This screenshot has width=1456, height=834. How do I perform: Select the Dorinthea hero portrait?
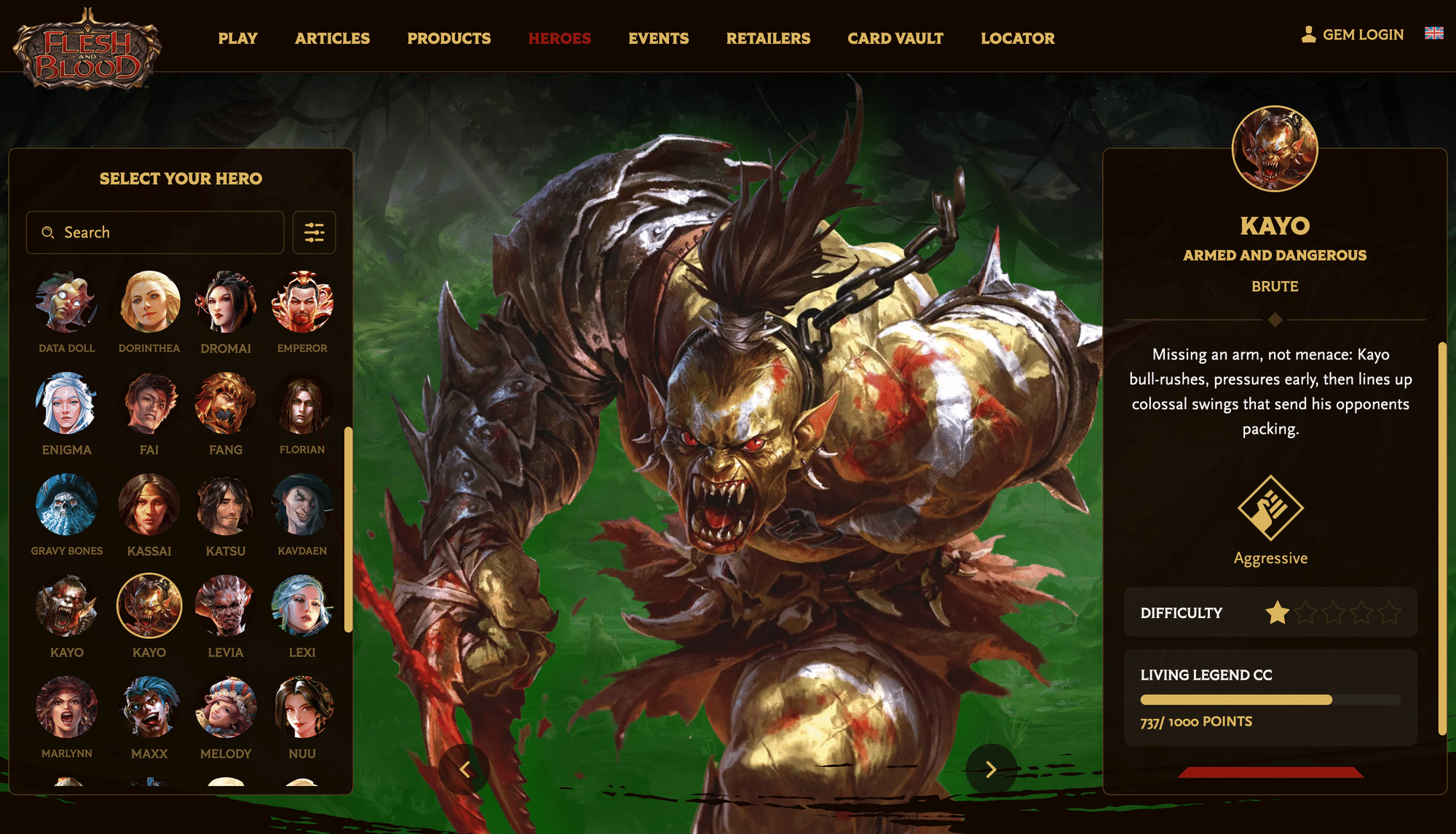click(x=149, y=302)
